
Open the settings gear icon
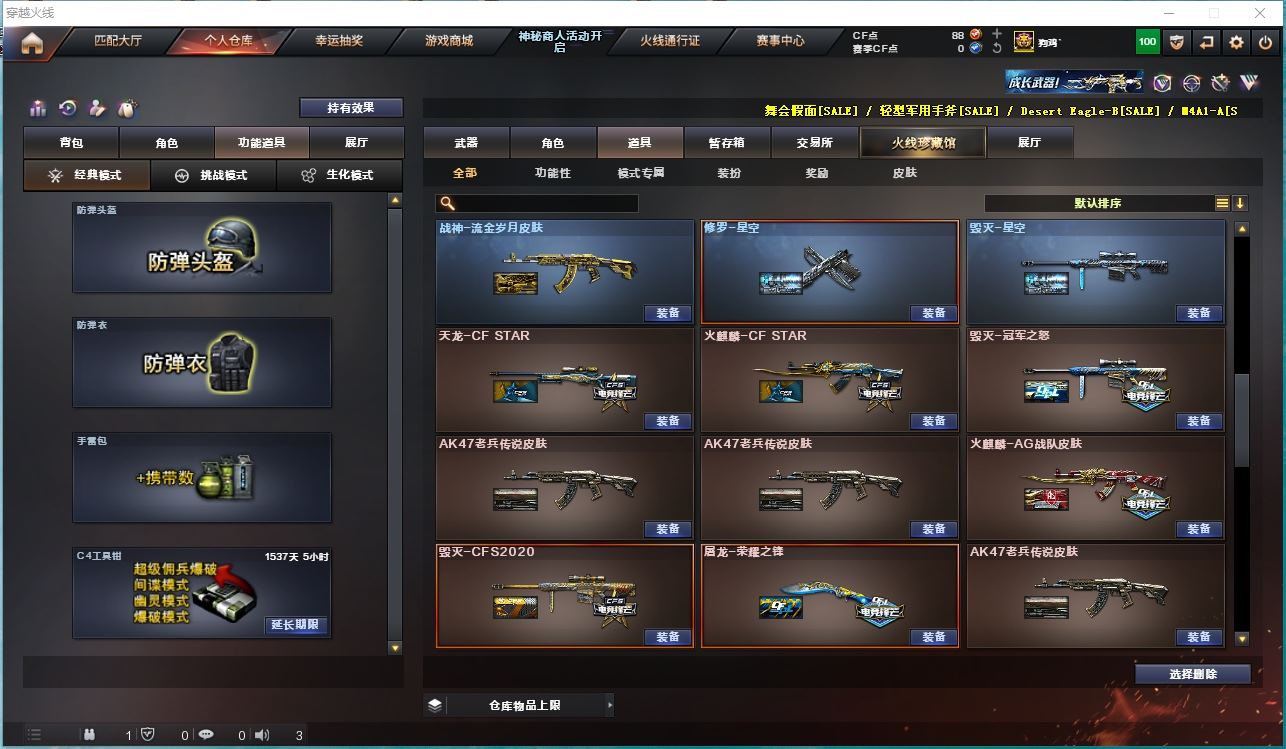coord(1237,42)
